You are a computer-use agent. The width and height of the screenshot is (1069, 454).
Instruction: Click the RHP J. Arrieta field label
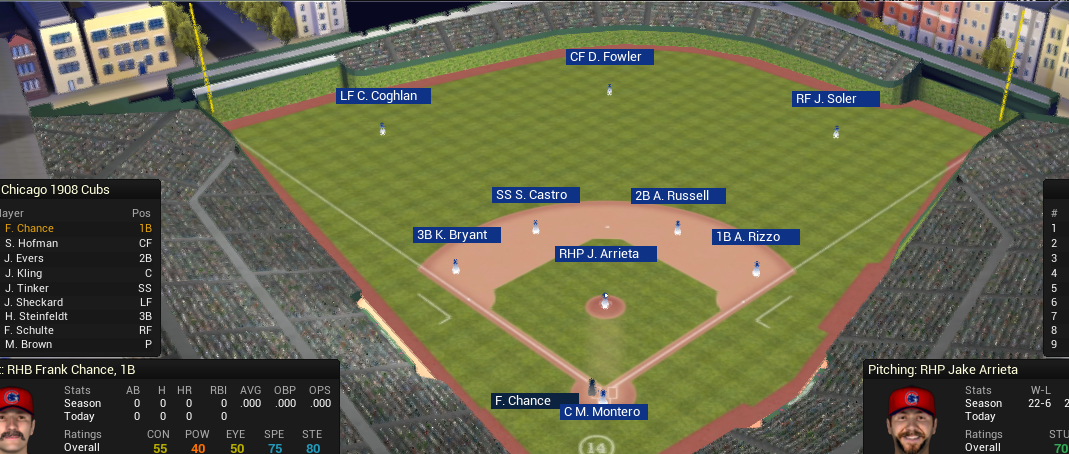605,254
